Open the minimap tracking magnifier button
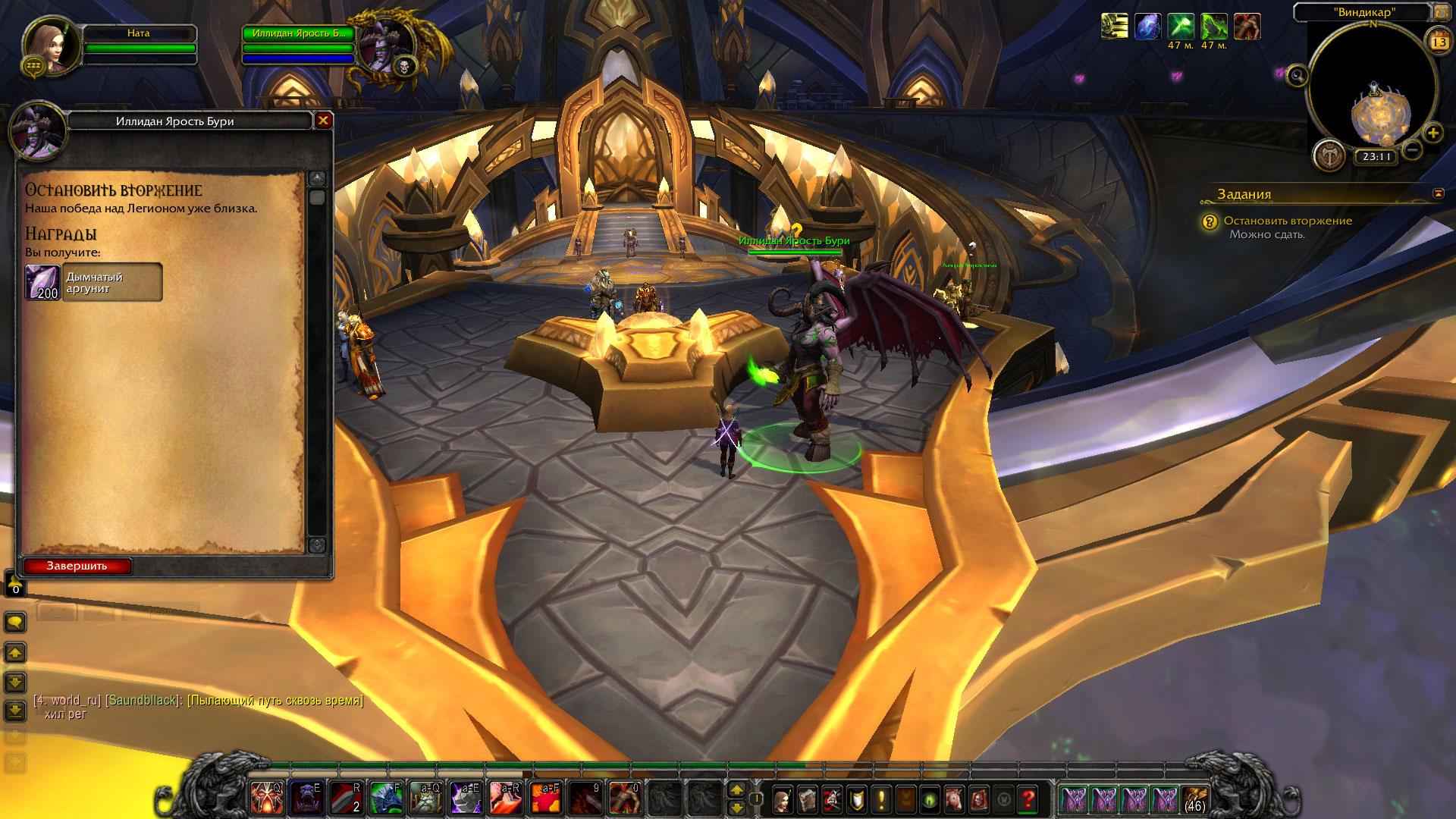The height and width of the screenshot is (819, 1456). point(1297,75)
